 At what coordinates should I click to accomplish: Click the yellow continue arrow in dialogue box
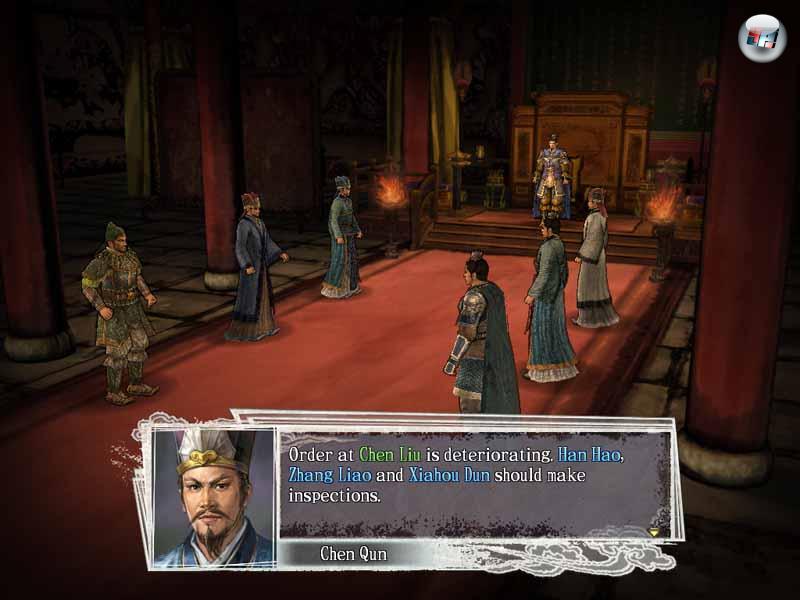[654, 531]
